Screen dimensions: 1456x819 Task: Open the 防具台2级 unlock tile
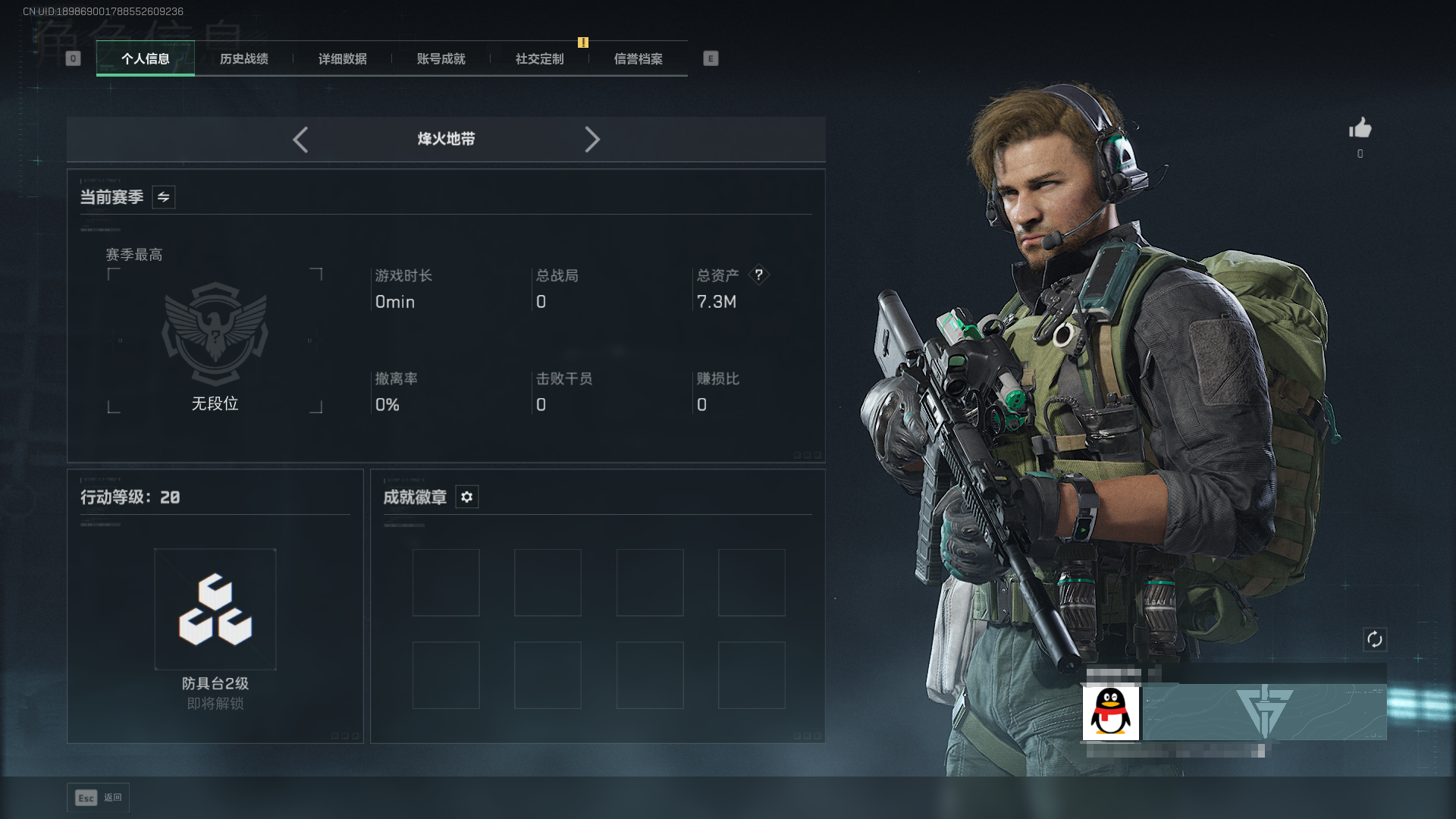215,610
